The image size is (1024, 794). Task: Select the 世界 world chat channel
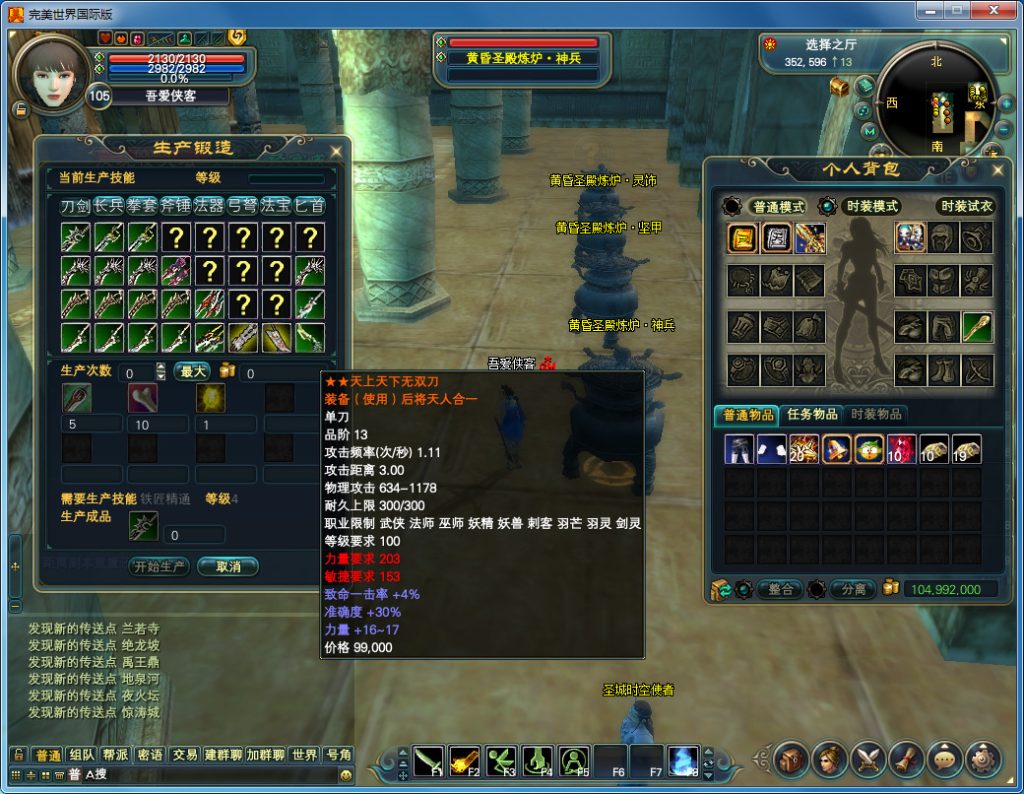click(304, 755)
